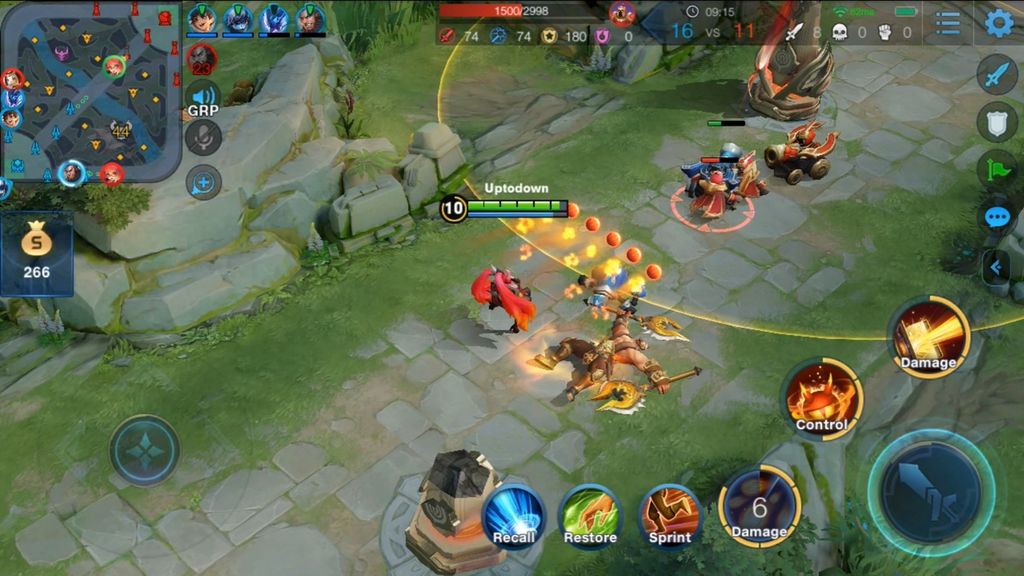Open the settings gear
Viewport: 1024px width, 576px height.
(999, 23)
